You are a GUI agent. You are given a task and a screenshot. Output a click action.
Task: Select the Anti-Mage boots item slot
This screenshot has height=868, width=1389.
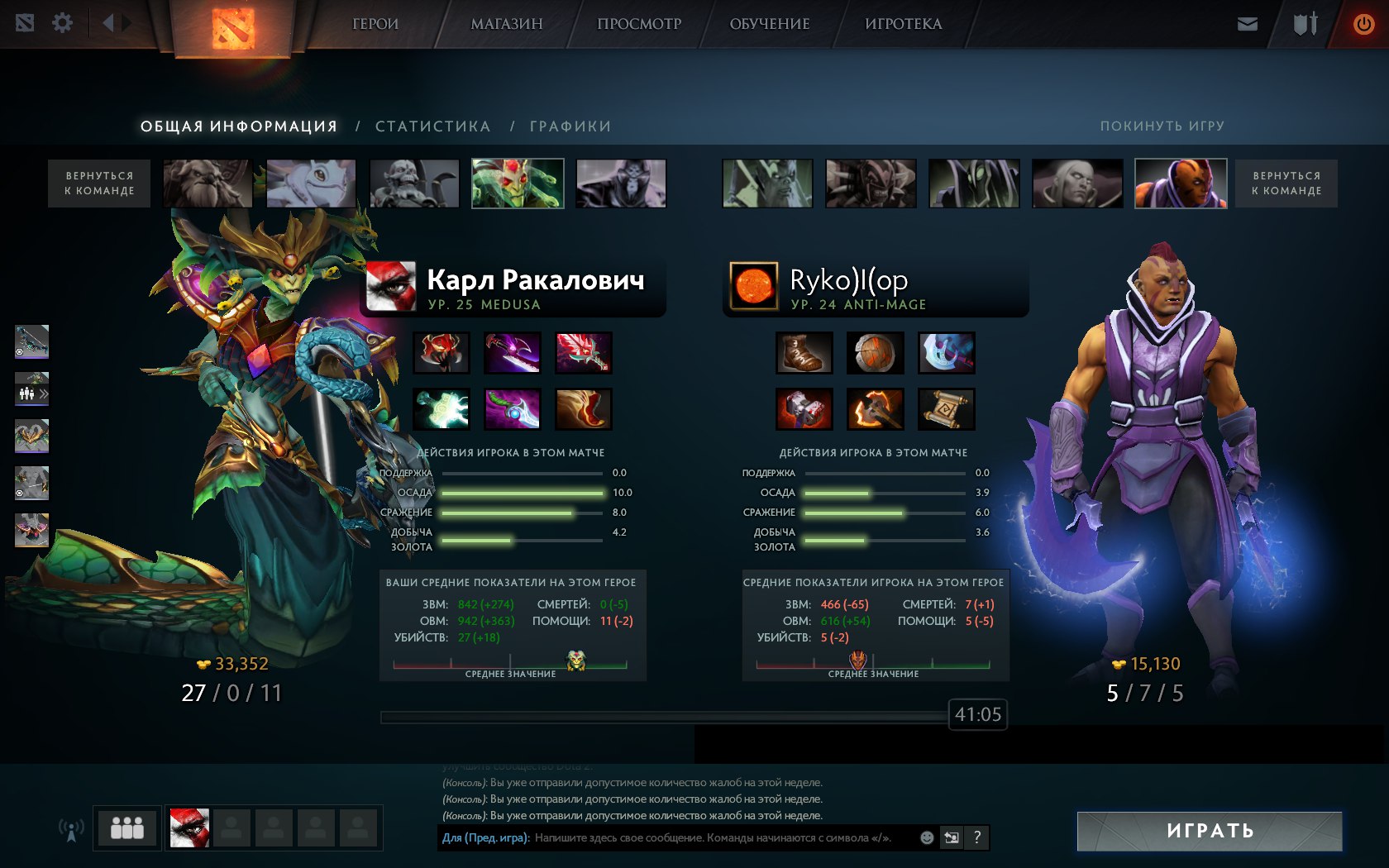coord(804,353)
